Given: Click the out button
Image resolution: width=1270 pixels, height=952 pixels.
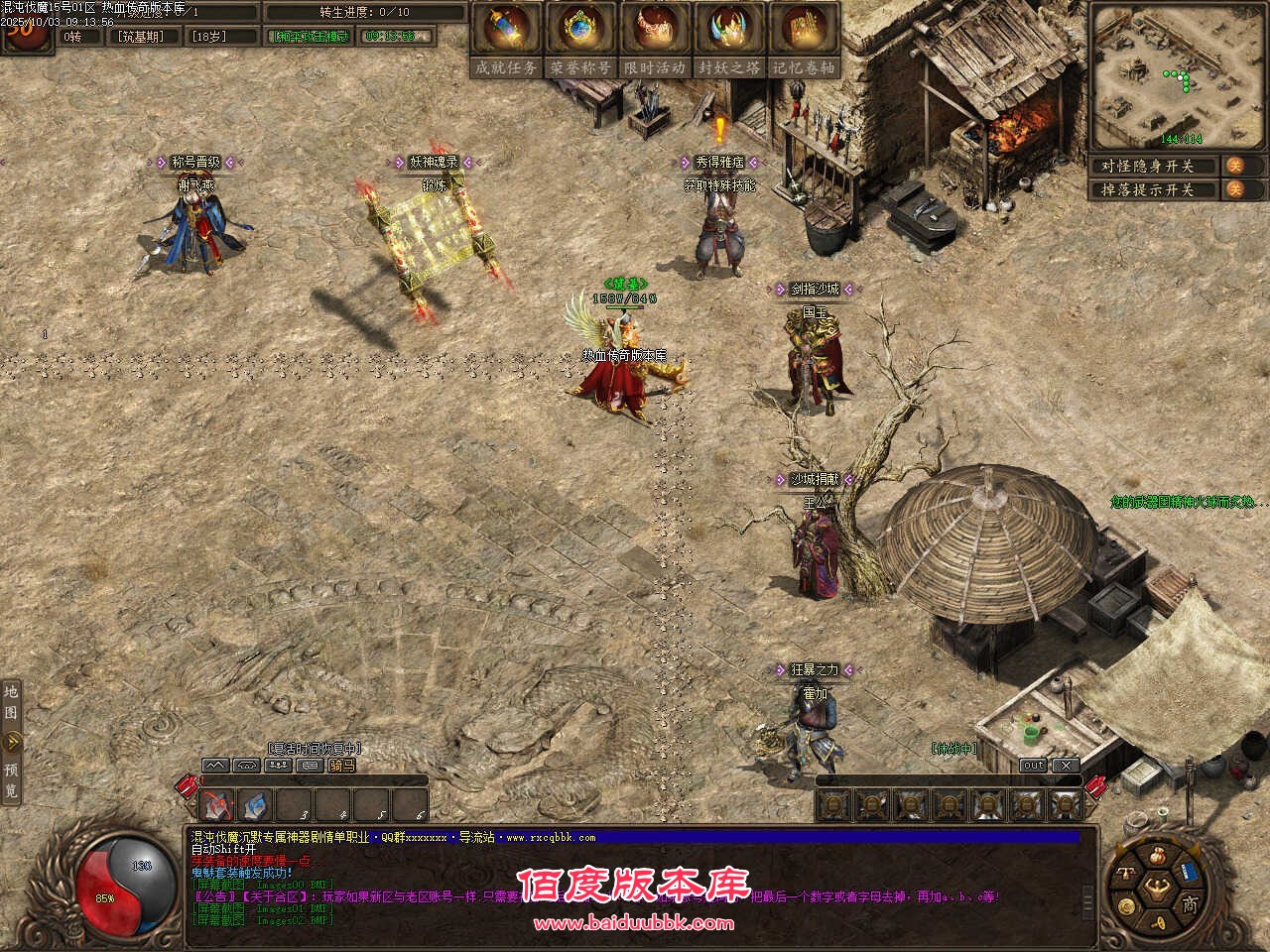Looking at the screenshot, I should pyautogui.click(x=1033, y=766).
